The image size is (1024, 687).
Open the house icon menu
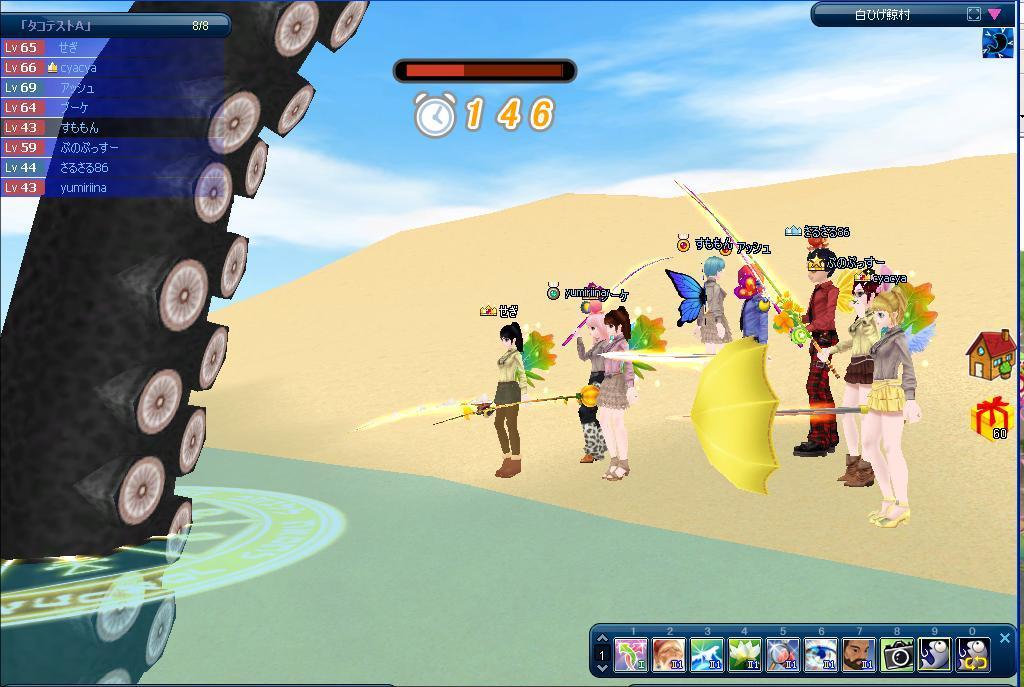991,356
